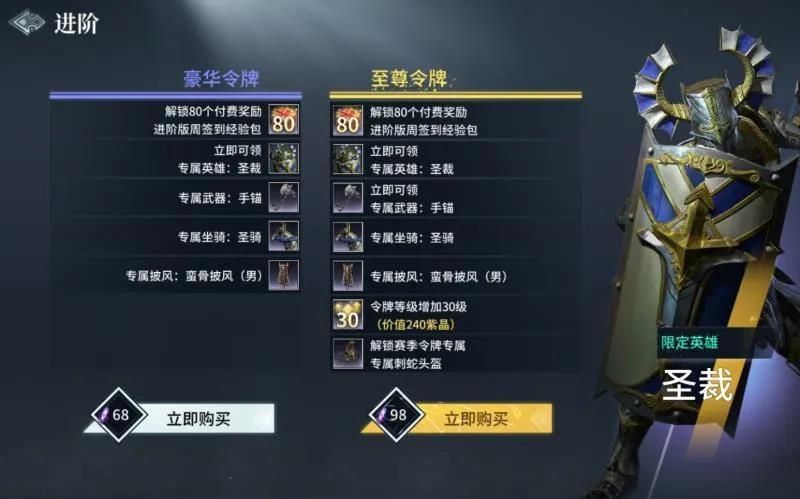Inspect the 30 level boost icon

348,315
